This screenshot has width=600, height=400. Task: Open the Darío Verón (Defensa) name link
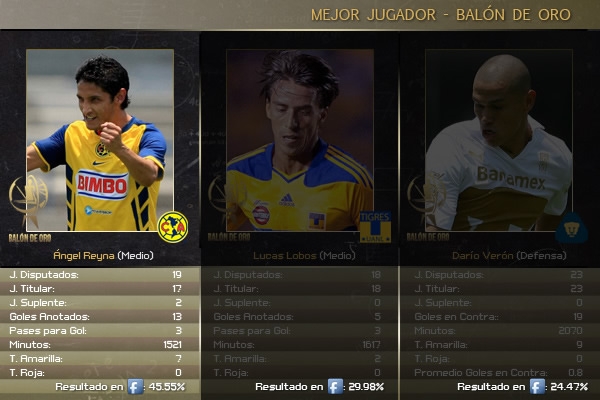502,255
